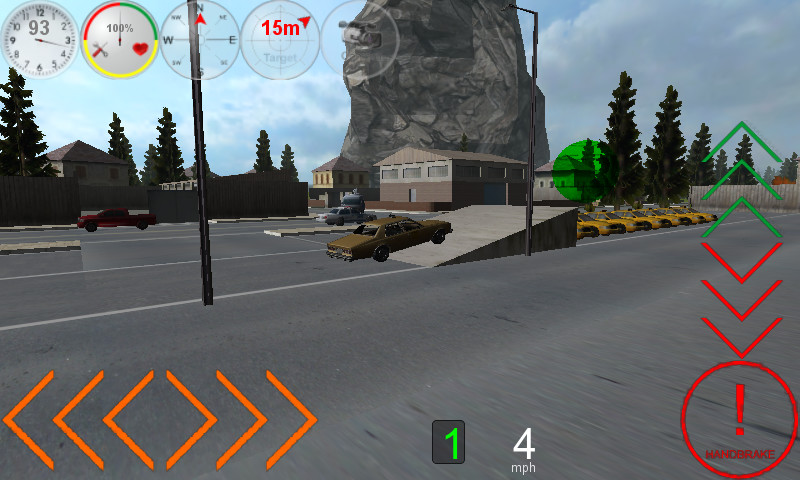Open the vehicle damage and health gauge
Image resolution: width=800 pixels, height=480 pixels.
click(x=120, y=40)
